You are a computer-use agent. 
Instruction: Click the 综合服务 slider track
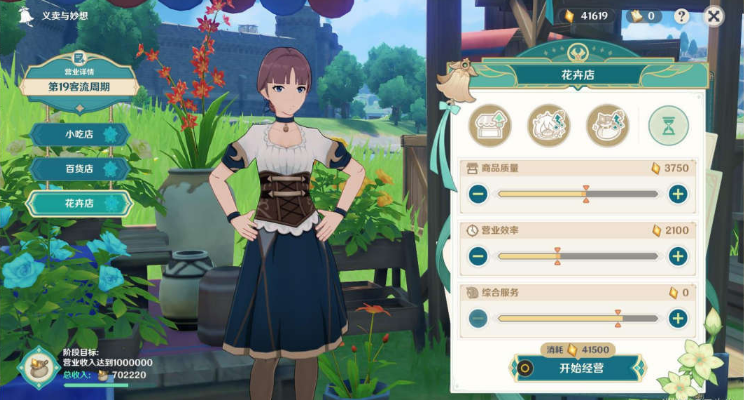coord(577,319)
